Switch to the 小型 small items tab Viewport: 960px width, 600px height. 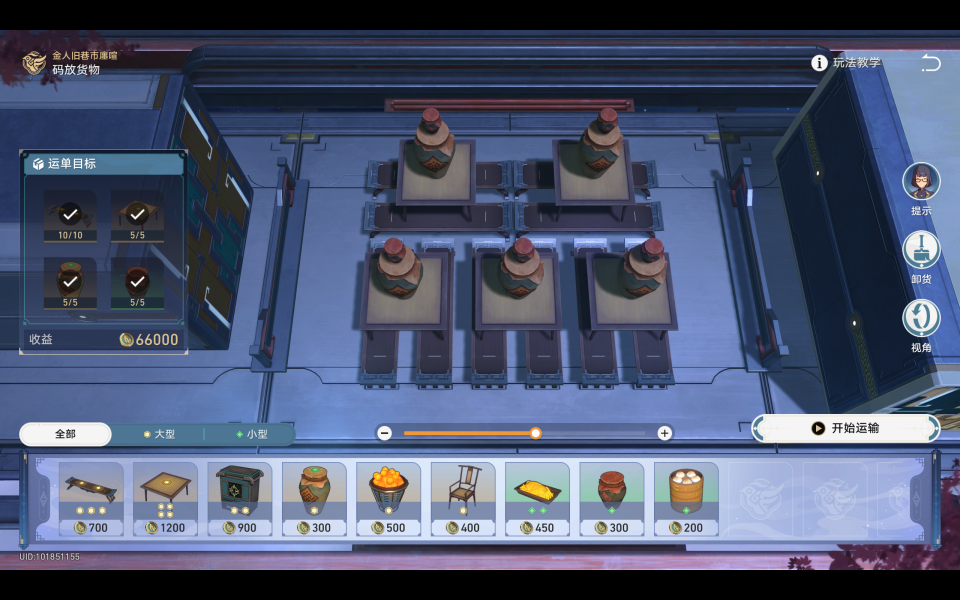[x=251, y=434]
